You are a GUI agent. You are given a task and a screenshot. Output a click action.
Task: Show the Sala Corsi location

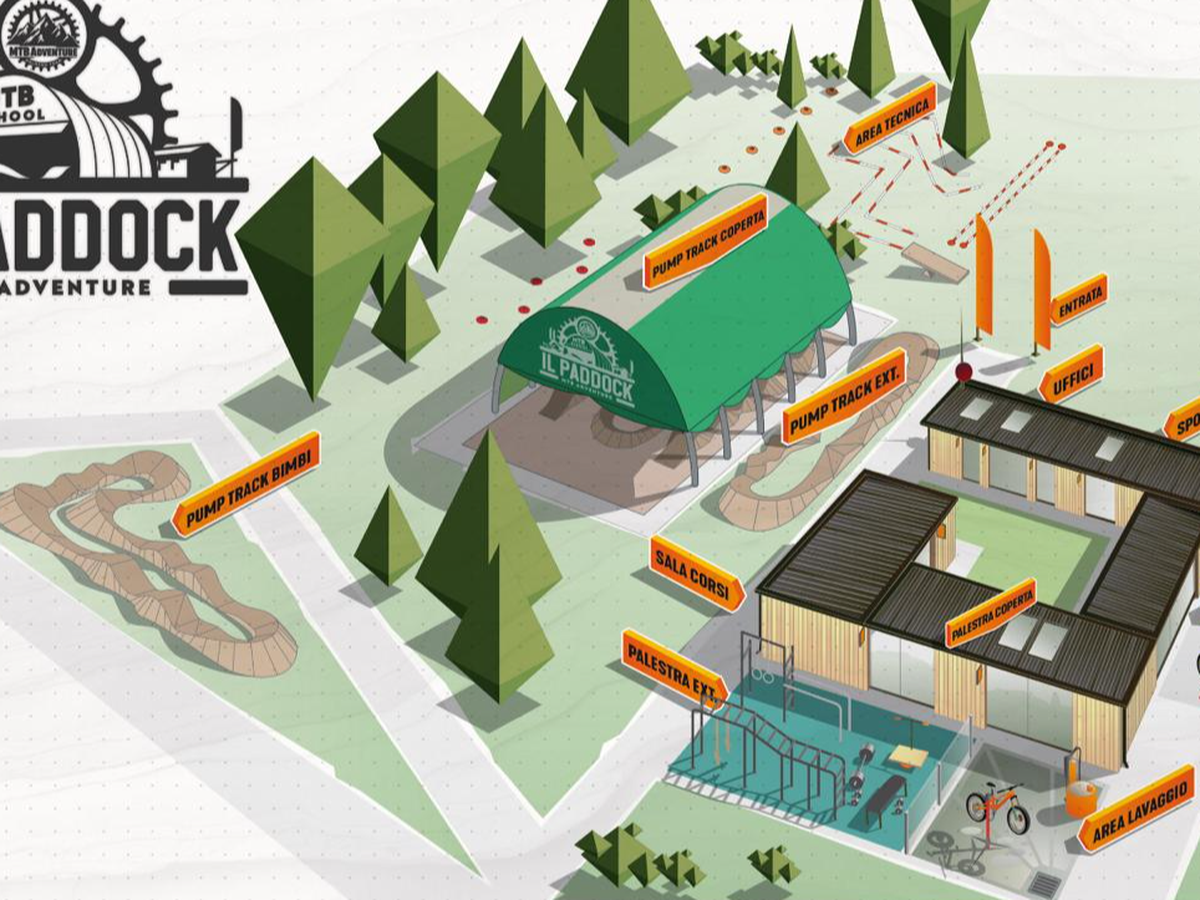coord(697,574)
